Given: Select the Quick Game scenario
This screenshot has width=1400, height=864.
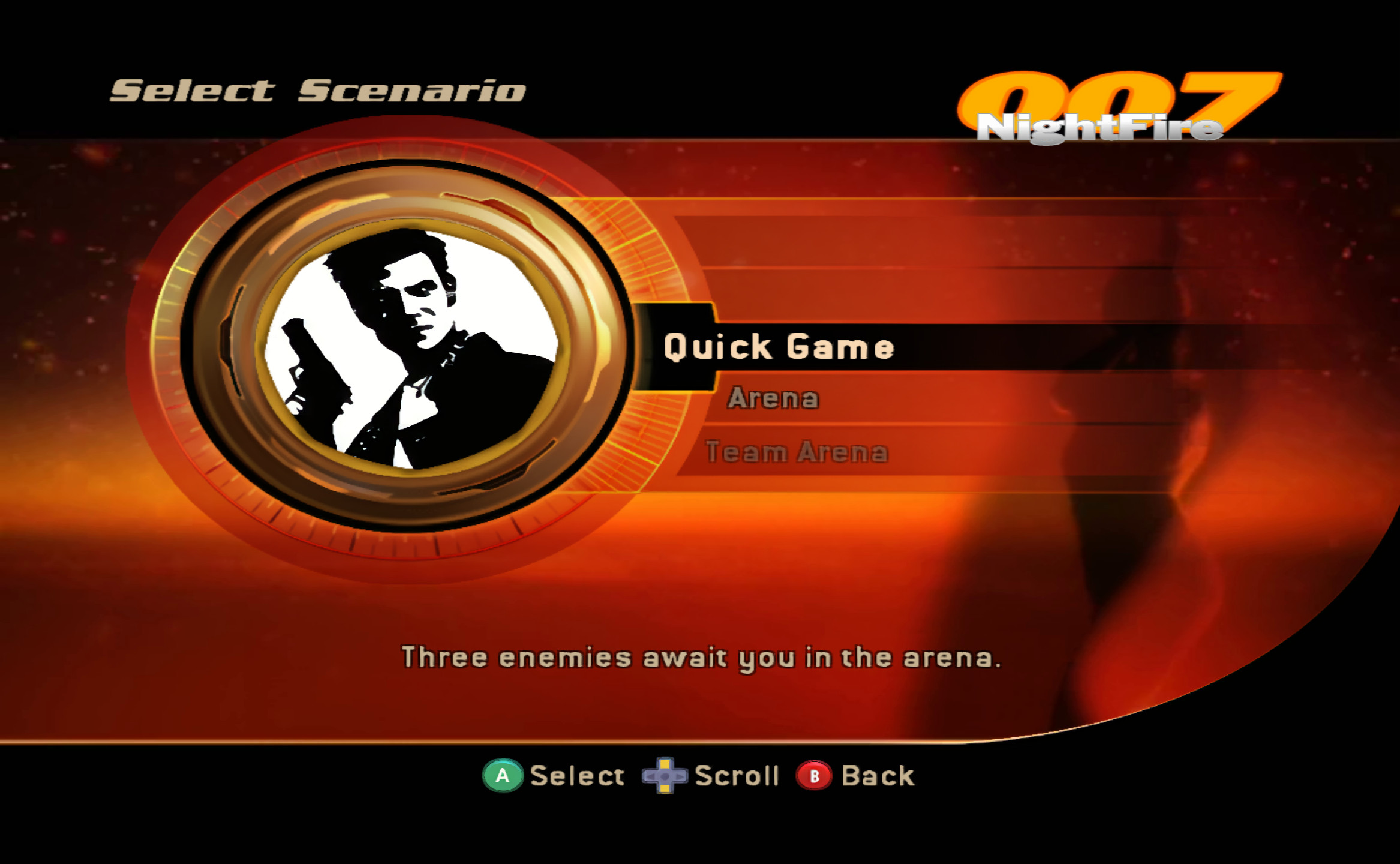Looking at the screenshot, I should [x=777, y=346].
